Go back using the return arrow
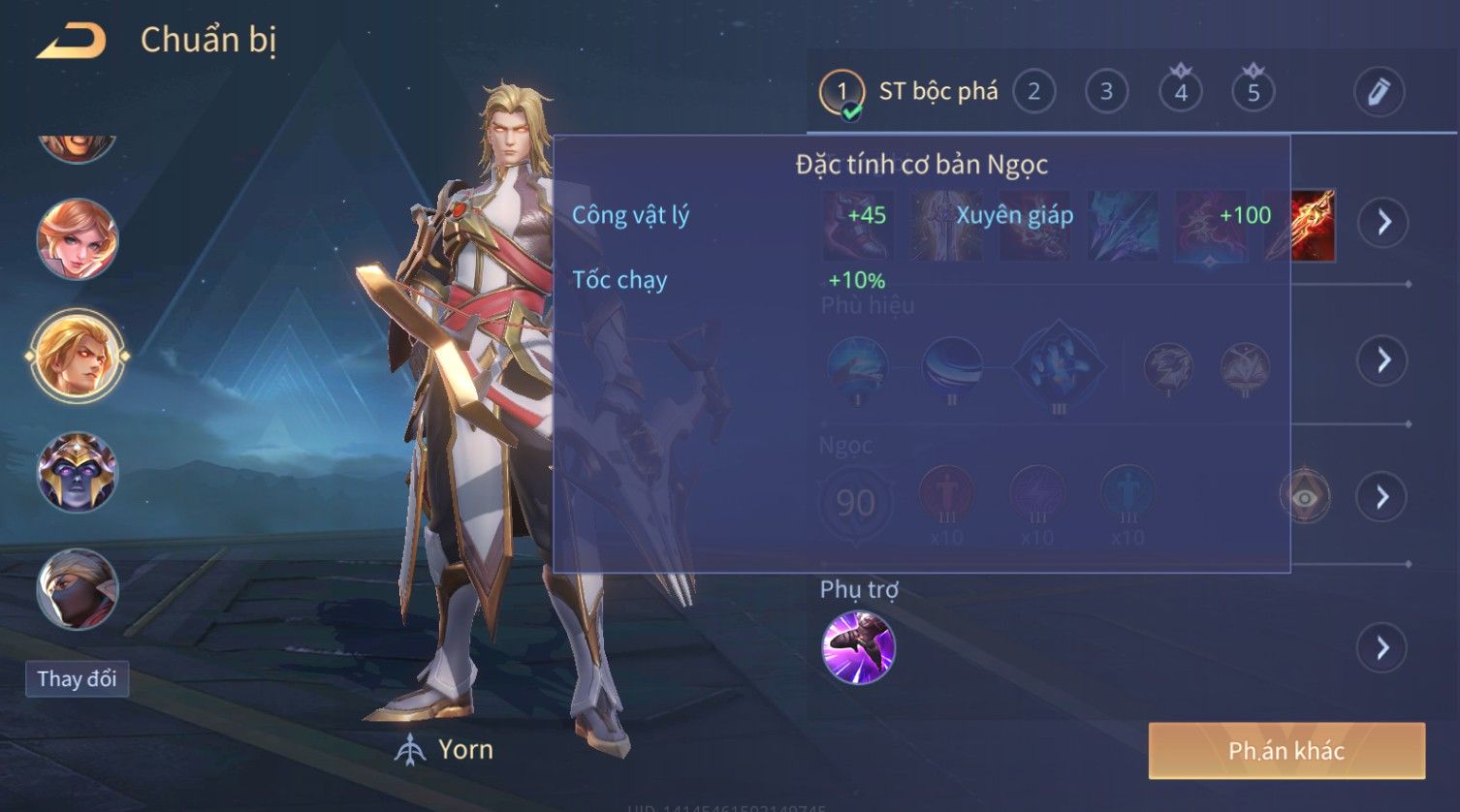The width and height of the screenshot is (1460, 812). [x=71, y=41]
